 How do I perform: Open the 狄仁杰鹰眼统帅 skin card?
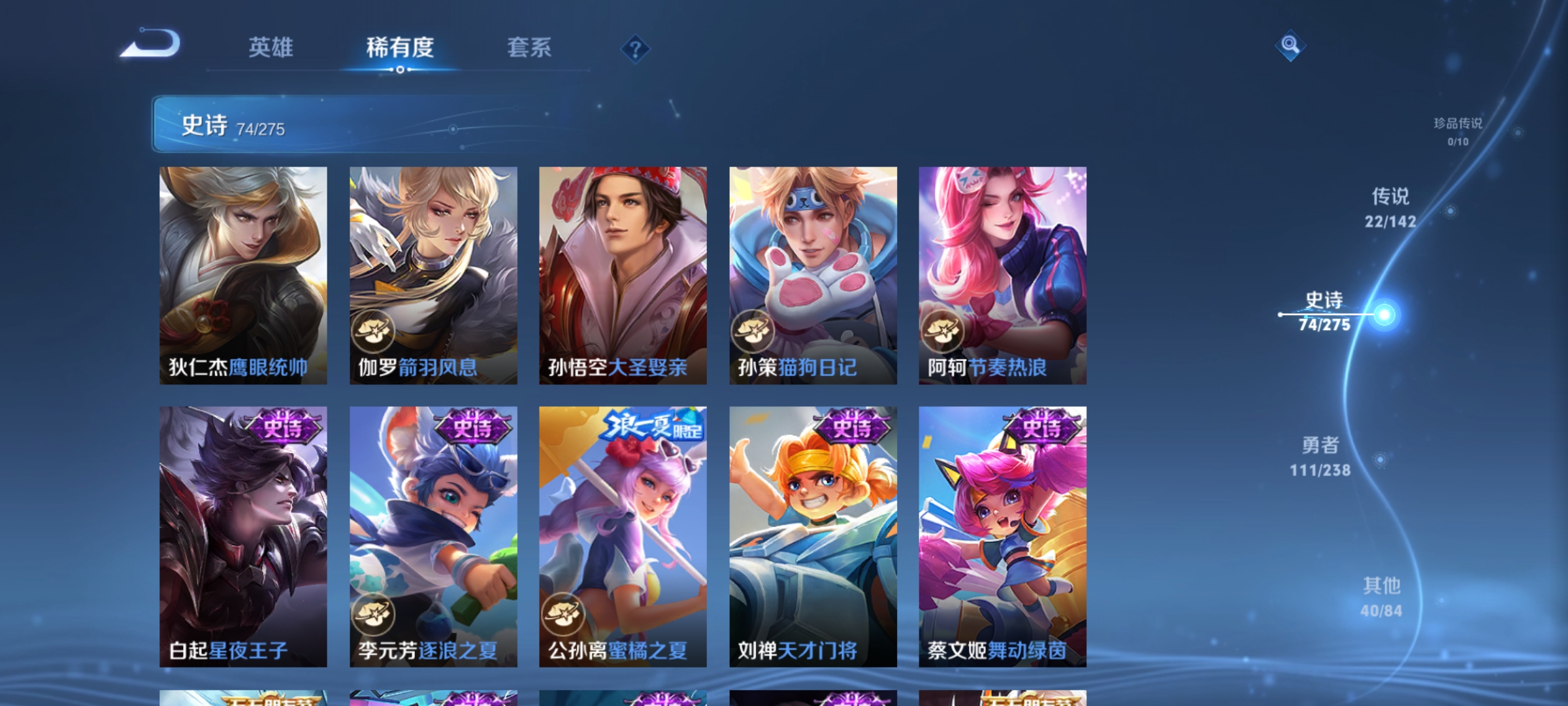pos(242,275)
